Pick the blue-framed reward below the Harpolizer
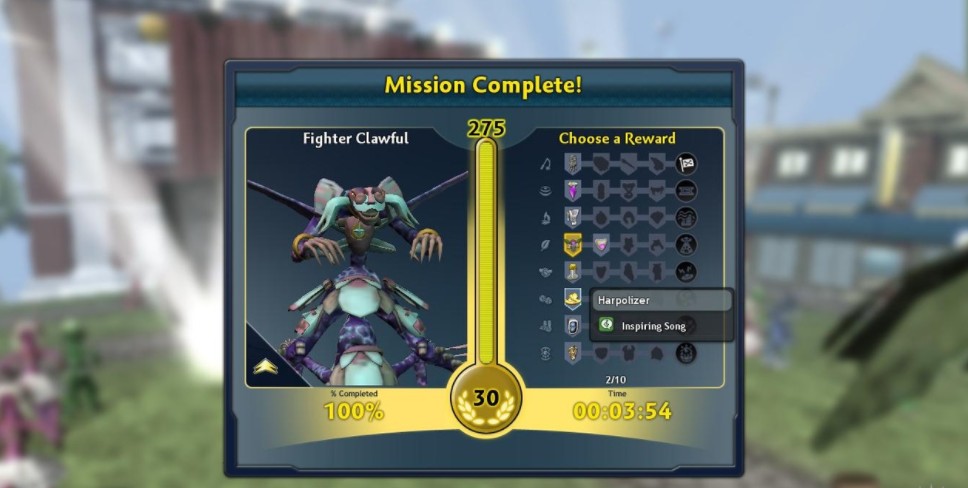This screenshot has height=488, width=968. point(573,325)
